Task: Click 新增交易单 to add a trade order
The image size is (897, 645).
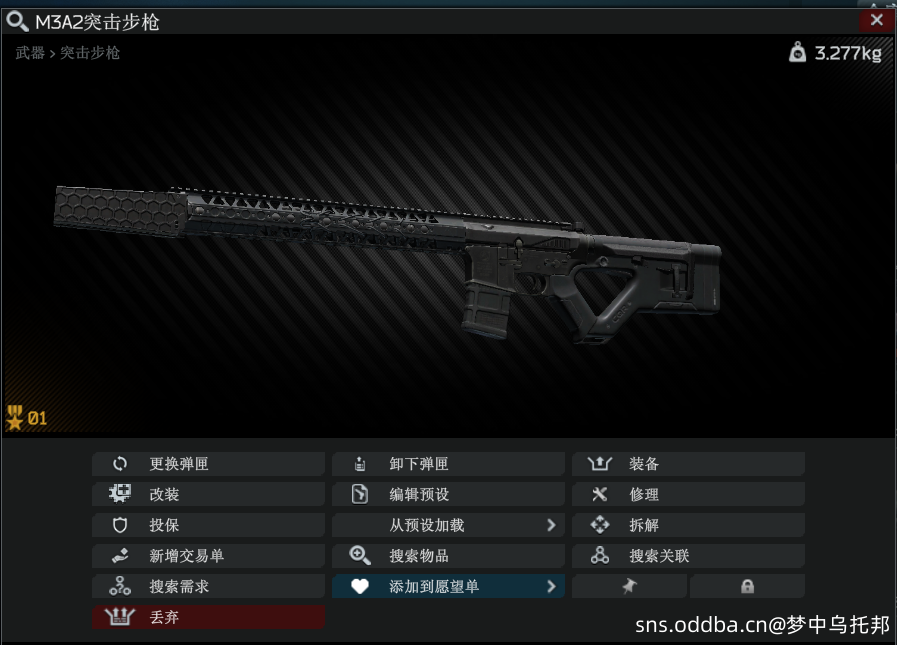Action: click(x=208, y=556)
